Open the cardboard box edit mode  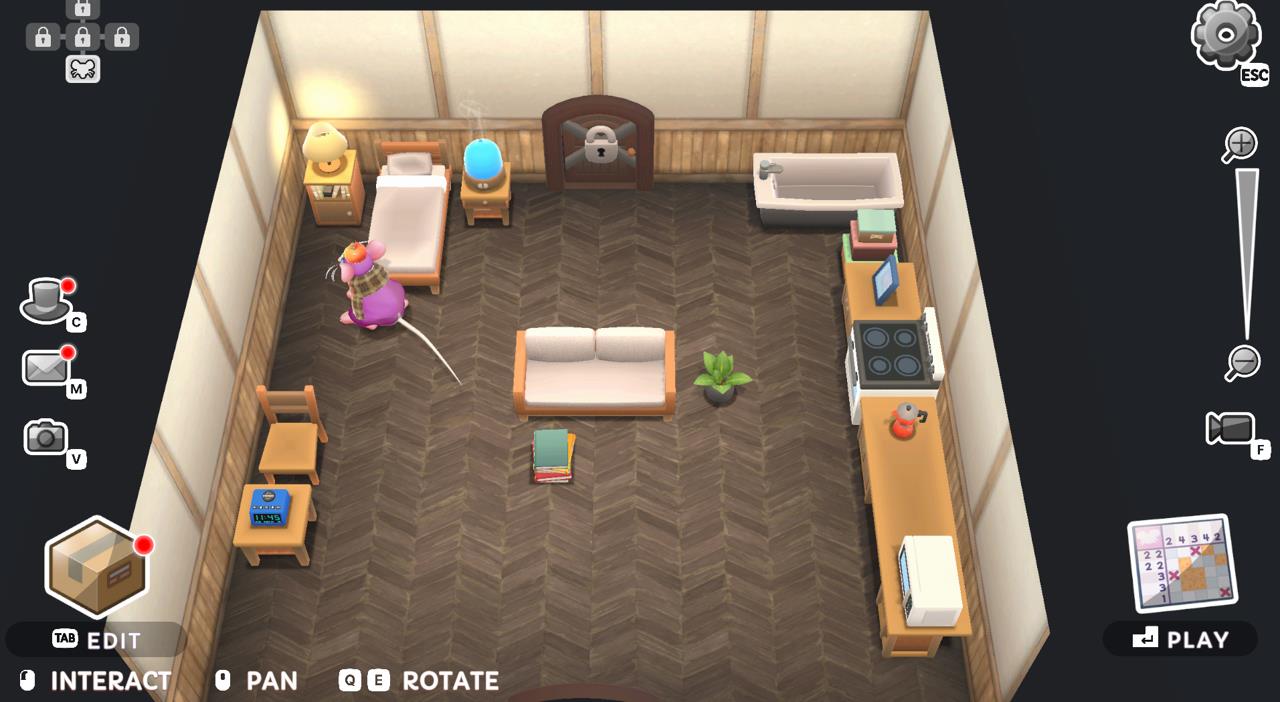(x=95, y=567)
